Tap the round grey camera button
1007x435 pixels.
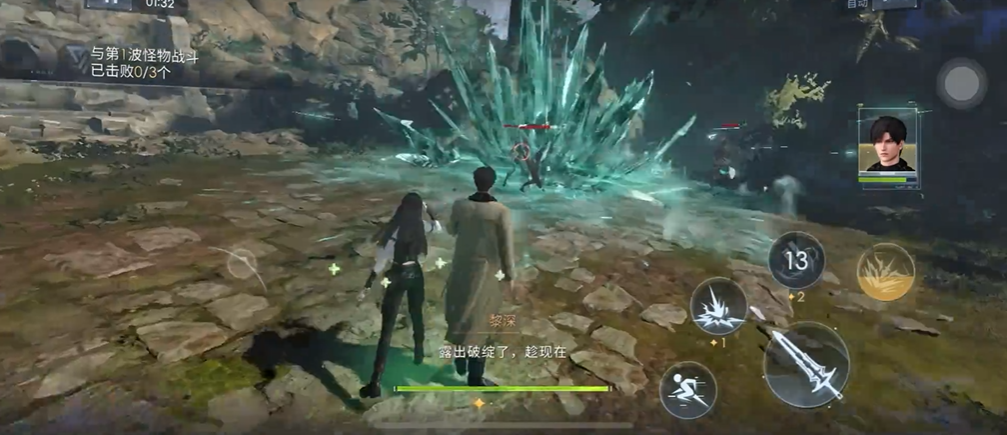(x=962, y=84)
